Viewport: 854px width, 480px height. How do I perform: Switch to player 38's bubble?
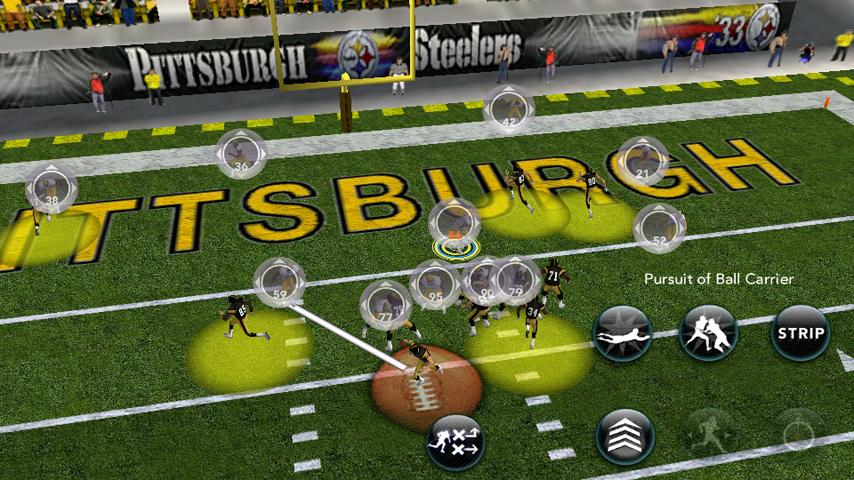click(x=51, y=191)
